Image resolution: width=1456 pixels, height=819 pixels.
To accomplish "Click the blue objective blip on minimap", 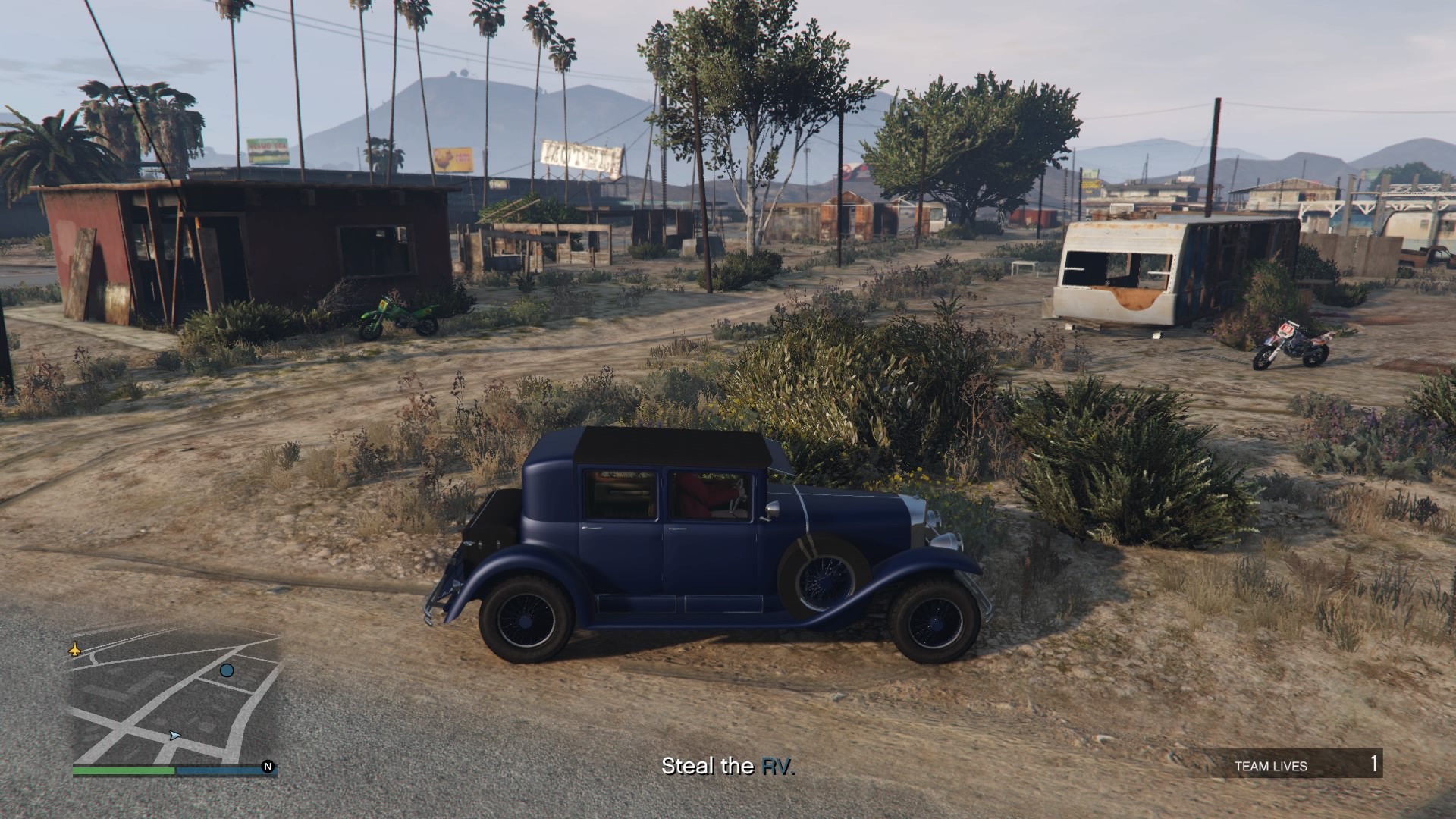I will point(227,670).
